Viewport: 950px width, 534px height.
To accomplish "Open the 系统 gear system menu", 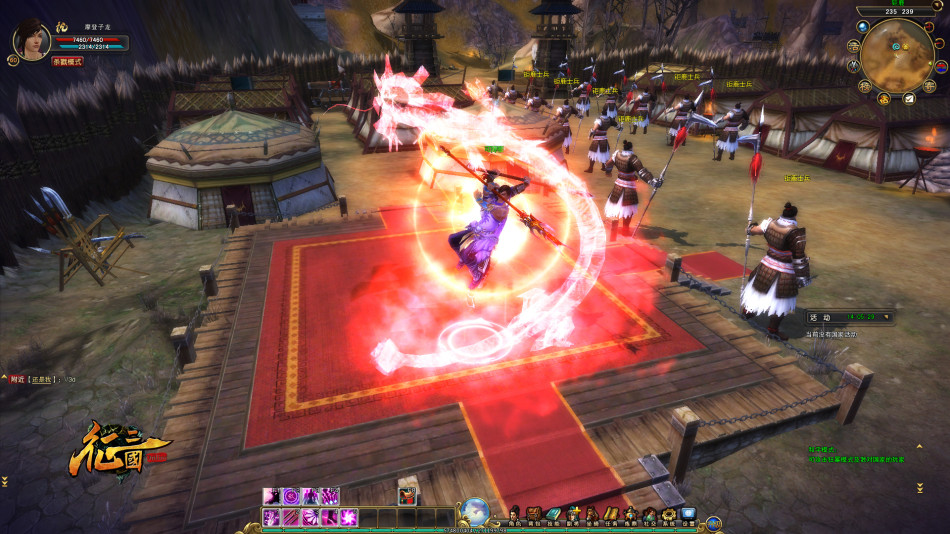I will tap(667, 515).
